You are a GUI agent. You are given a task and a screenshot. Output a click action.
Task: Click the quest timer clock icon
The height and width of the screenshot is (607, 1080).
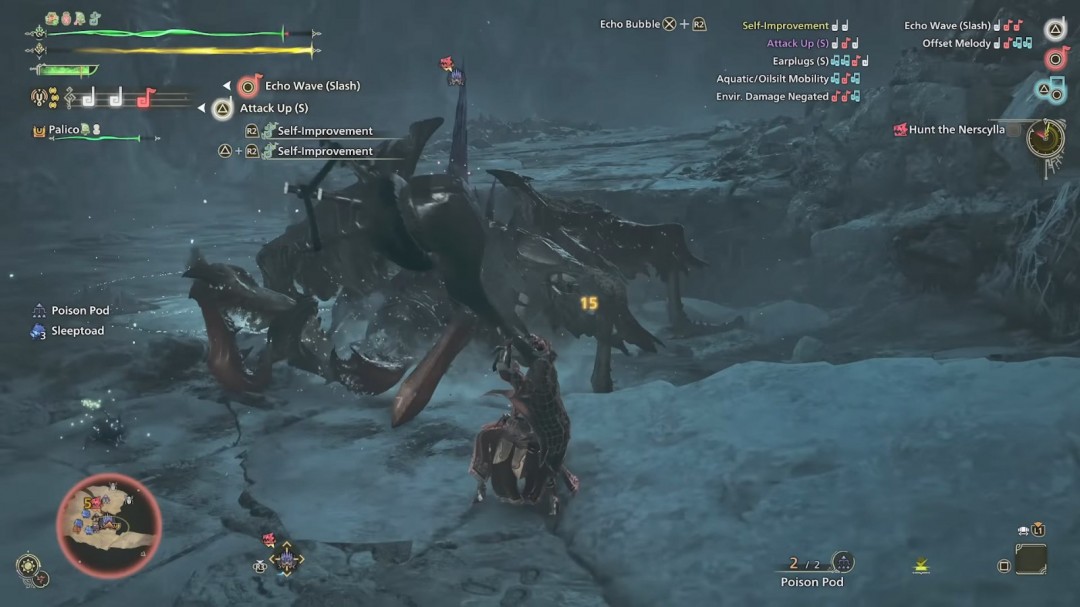coord(1045,137)
